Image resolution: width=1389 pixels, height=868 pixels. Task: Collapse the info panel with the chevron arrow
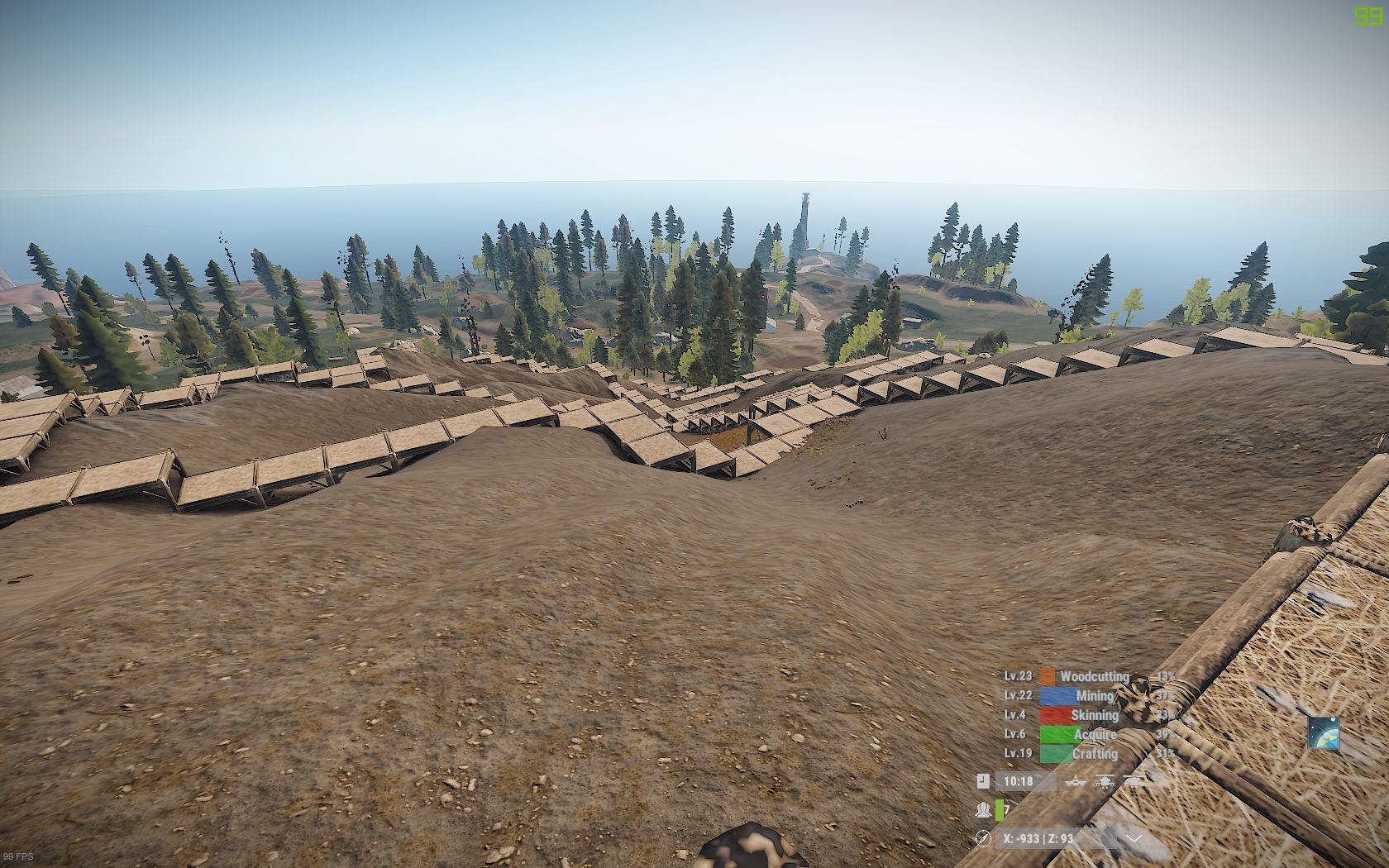1134,838
